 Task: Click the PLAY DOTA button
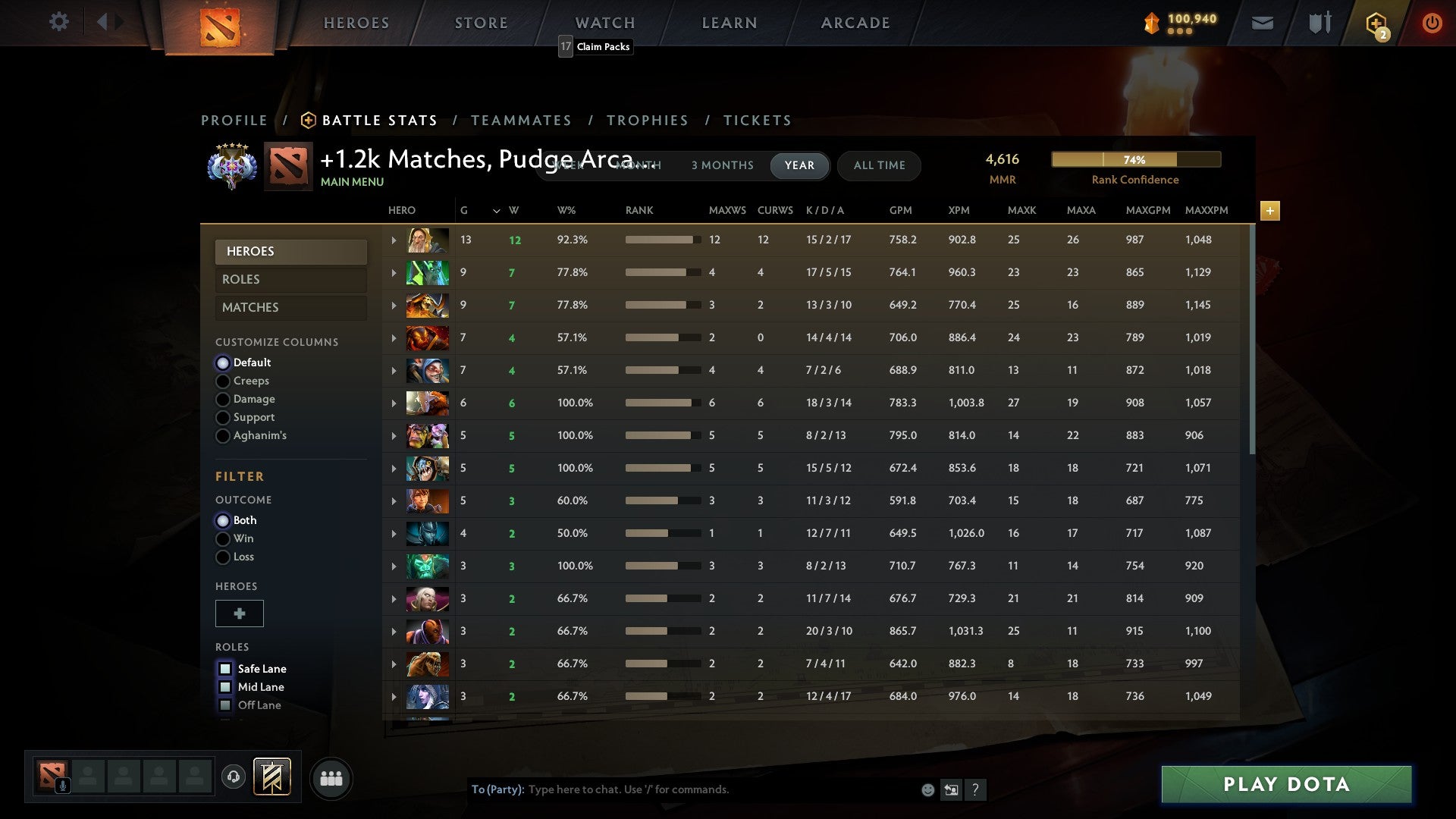tap(1285, 785)
